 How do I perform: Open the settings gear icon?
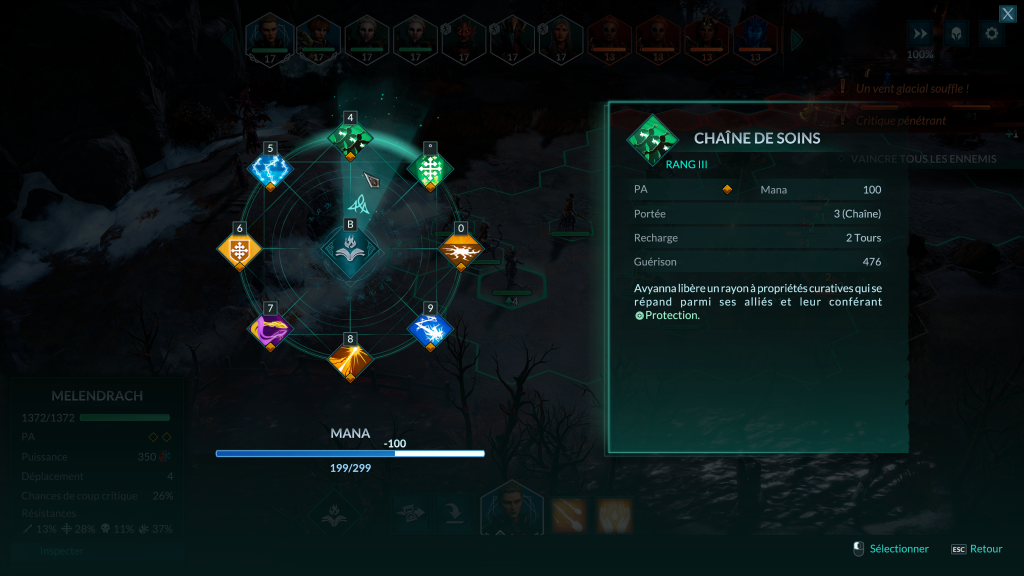point(990,34)
